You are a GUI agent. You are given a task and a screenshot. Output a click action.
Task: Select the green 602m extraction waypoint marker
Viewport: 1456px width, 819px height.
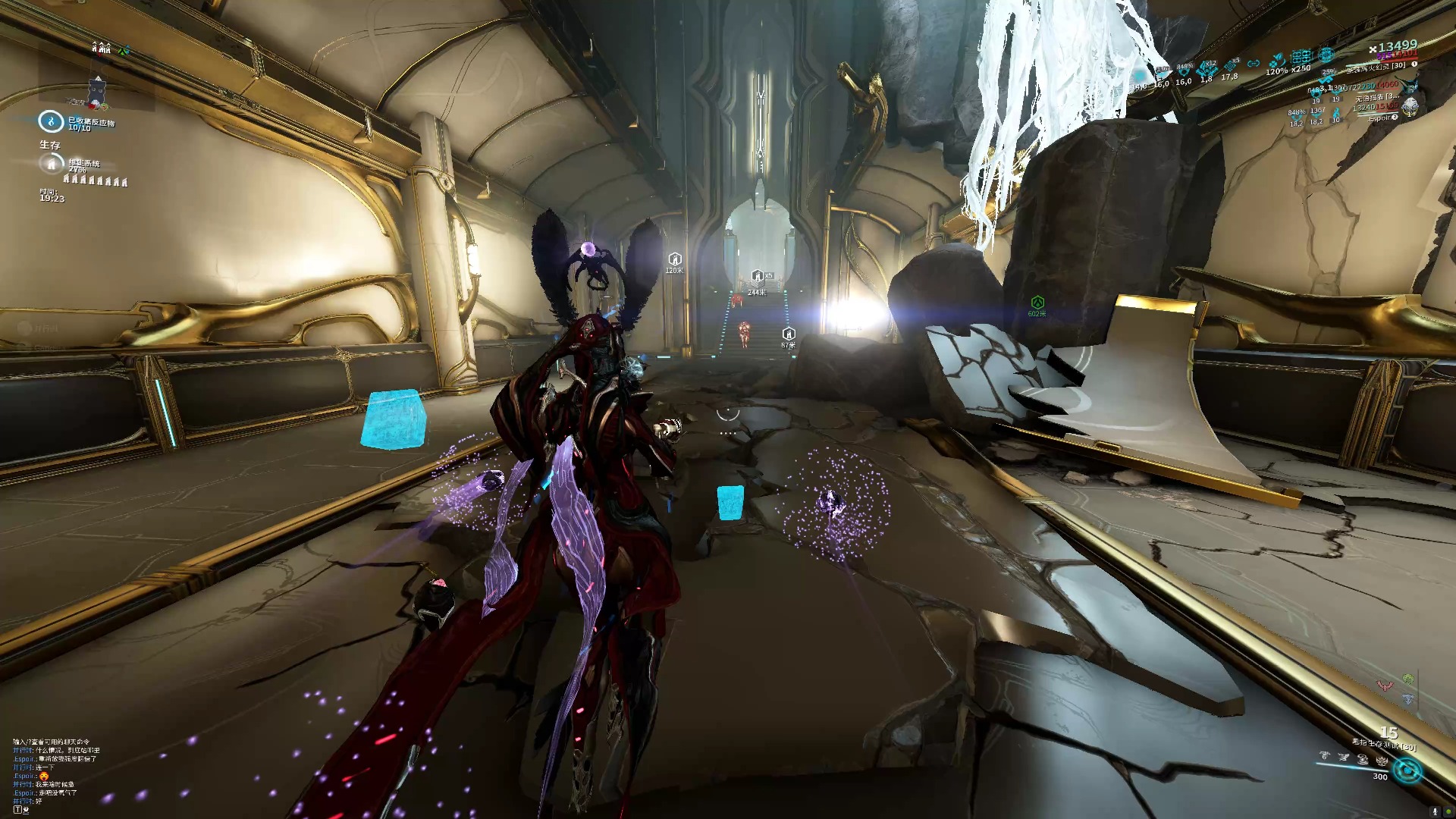click(x=1037, y=303)
